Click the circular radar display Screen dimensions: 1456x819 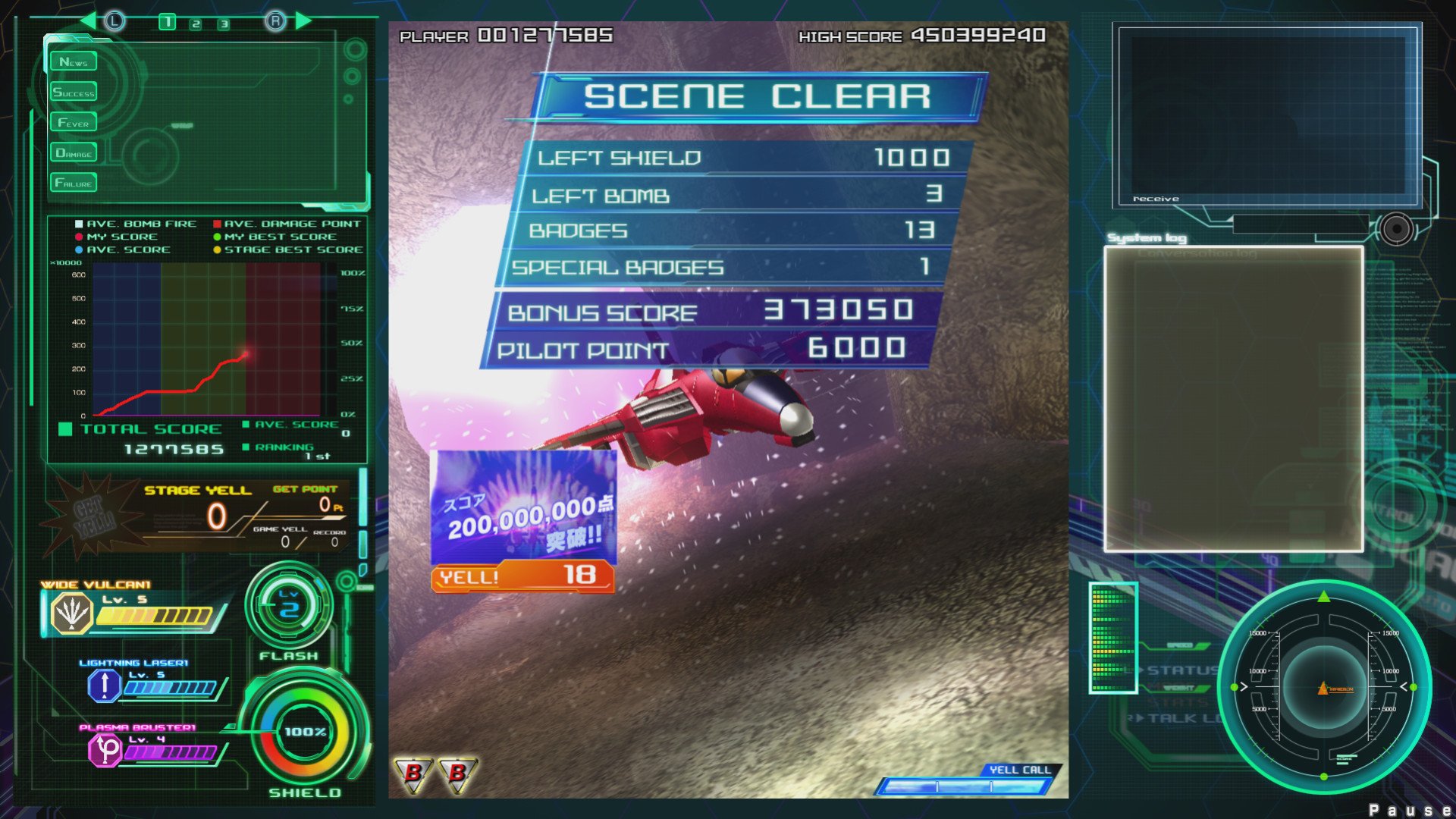(1324, 687)
